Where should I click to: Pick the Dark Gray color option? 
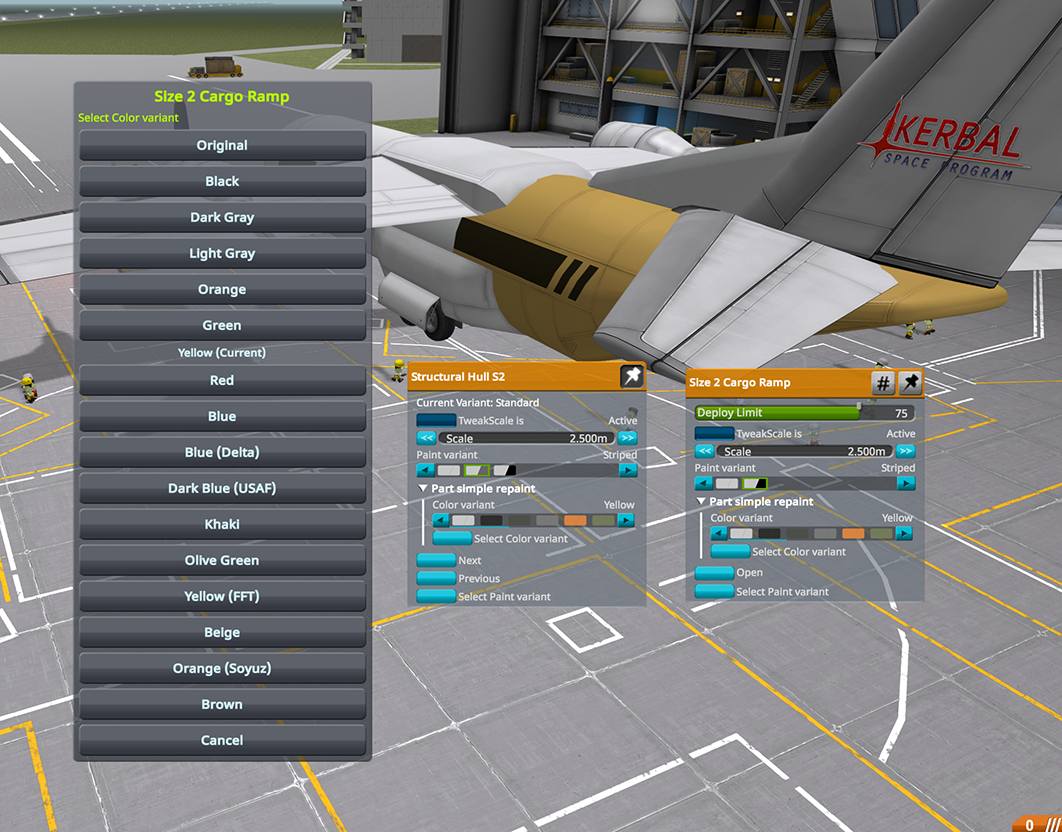coord(222,217)
